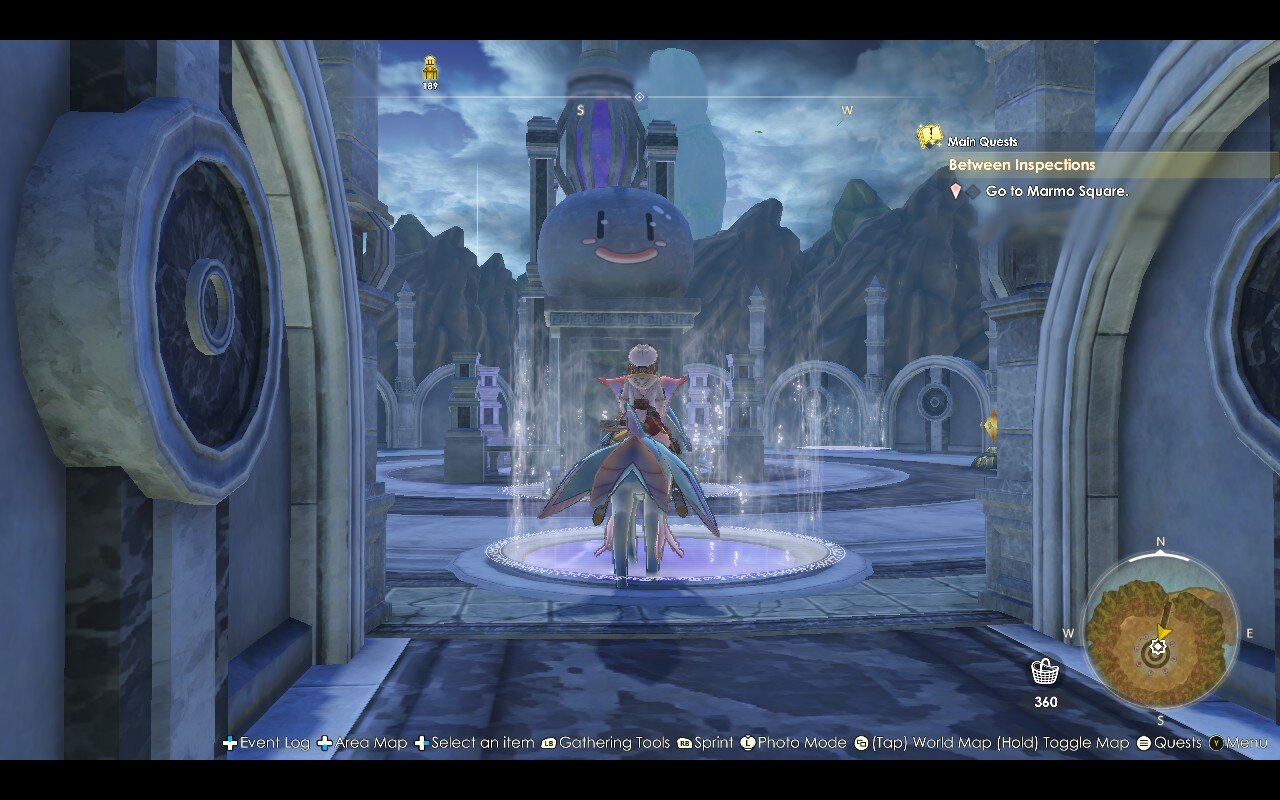
Task: Click the Select an item prompt
Action: click(480, 743)
